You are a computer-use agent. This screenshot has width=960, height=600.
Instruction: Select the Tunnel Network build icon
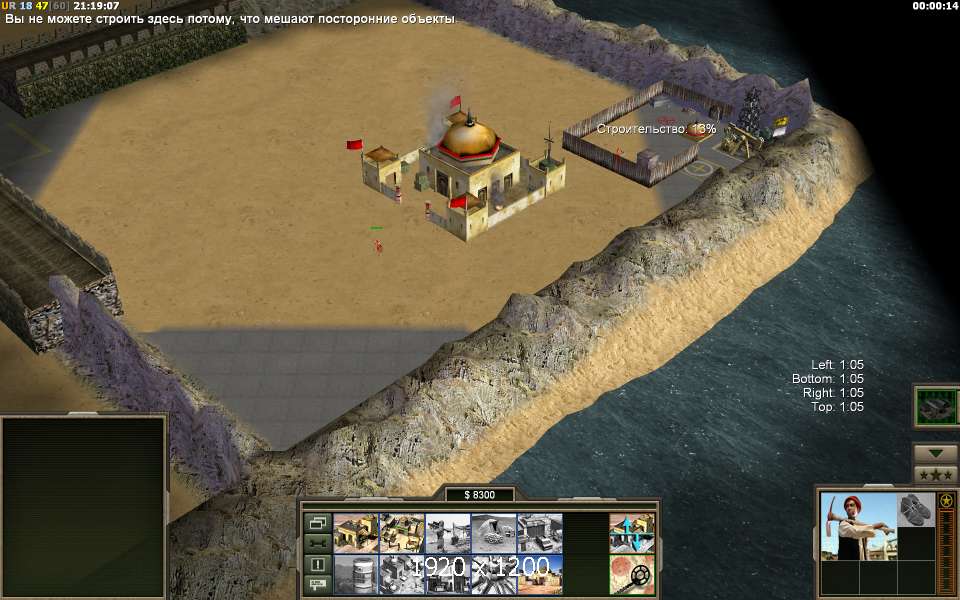(493, 533)
